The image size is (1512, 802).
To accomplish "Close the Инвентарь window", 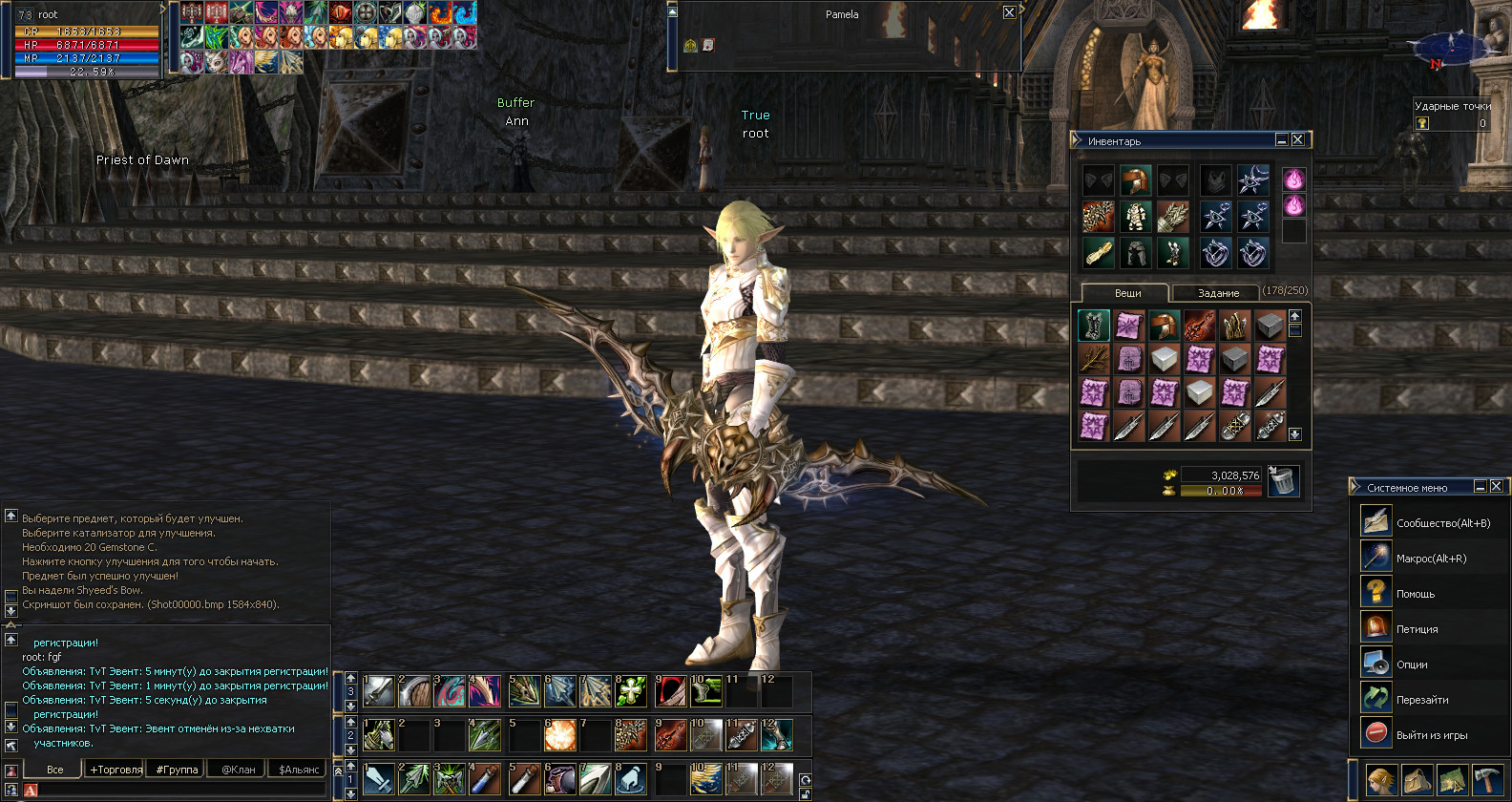I will coord(1297,140).
